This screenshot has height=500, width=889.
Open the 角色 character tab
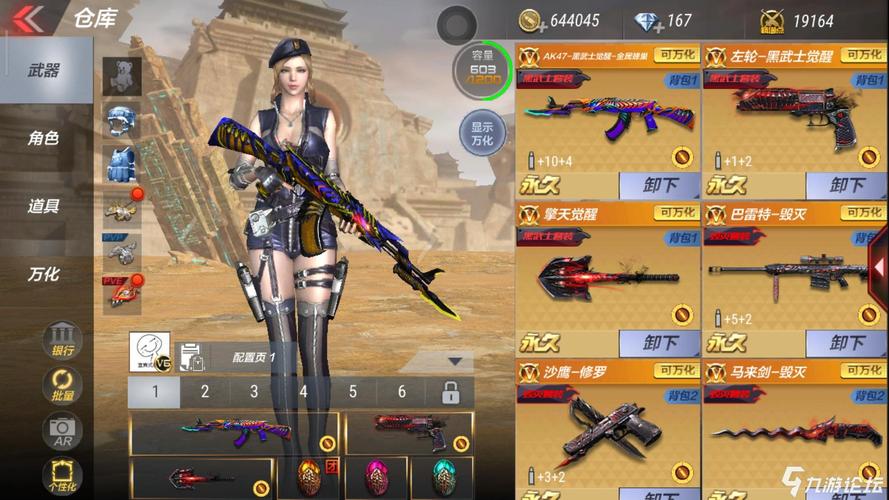44,138
